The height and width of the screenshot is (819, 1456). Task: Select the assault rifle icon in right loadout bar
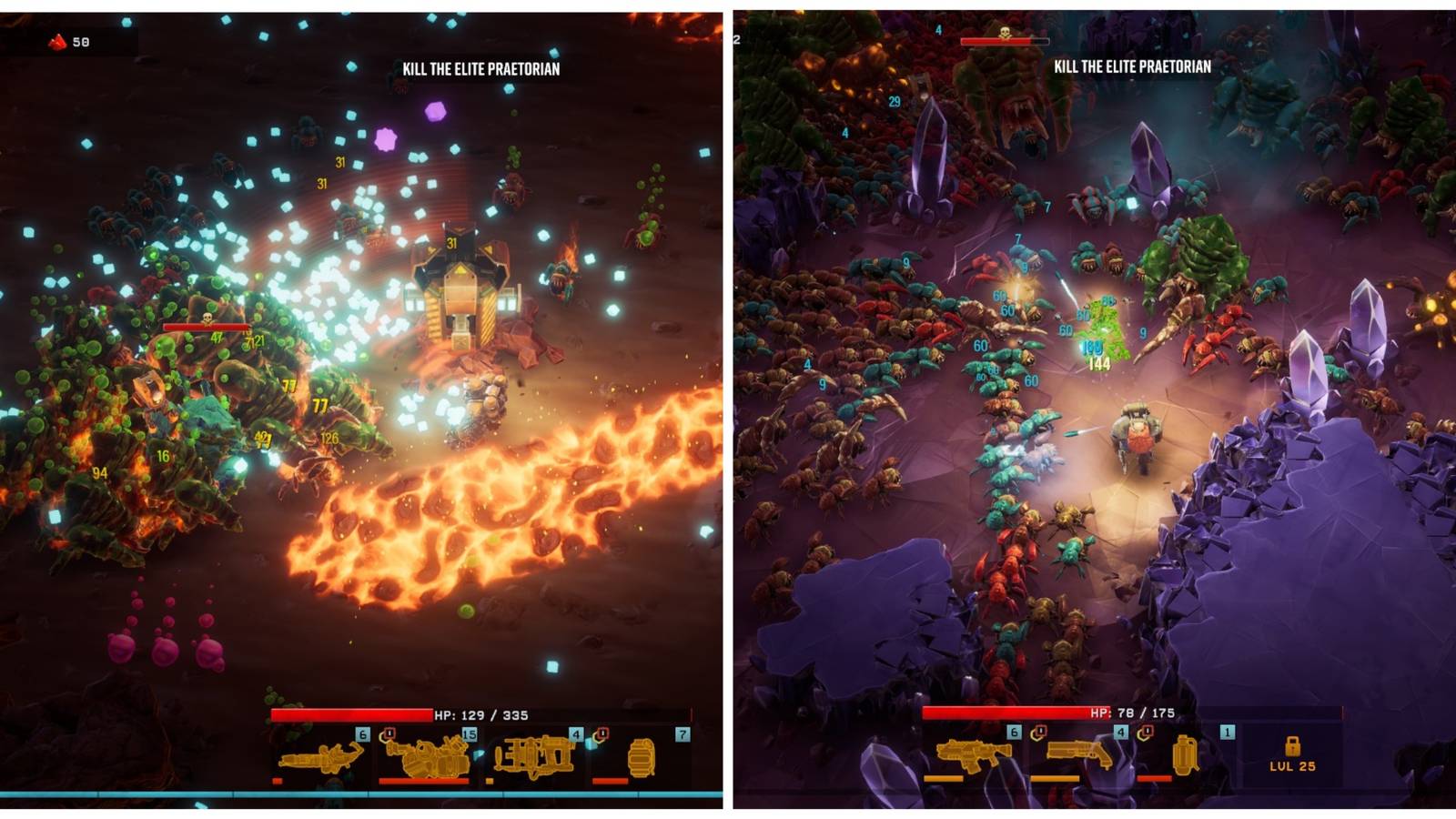pyautogui.click(x=972, y=753)
